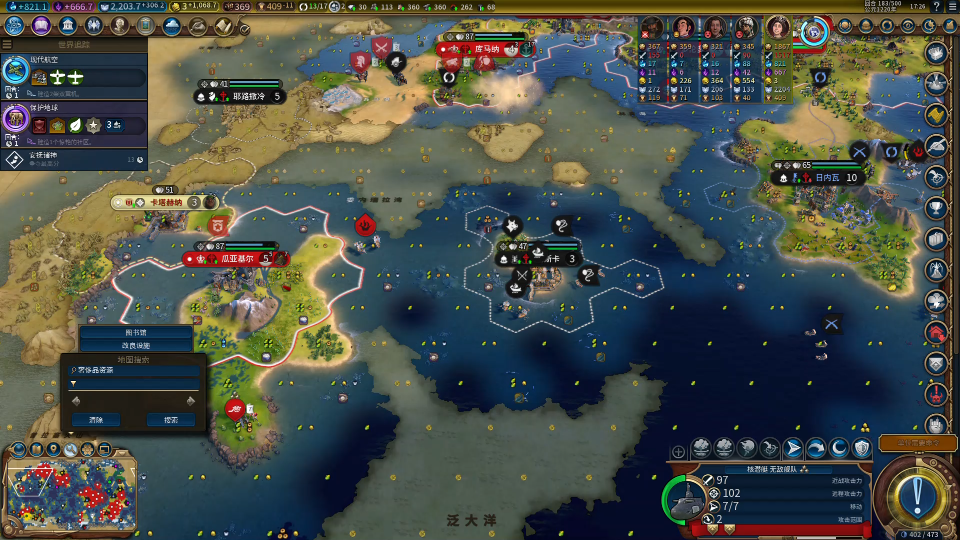Open the purple civics tree button

point(42,25)
